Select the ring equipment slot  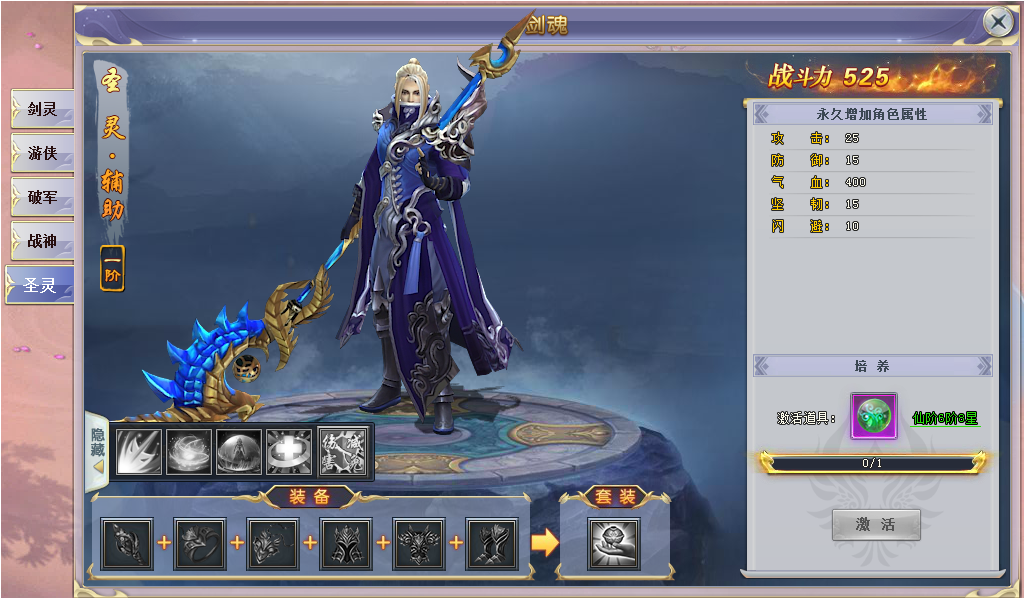click(x=200, y=543)
